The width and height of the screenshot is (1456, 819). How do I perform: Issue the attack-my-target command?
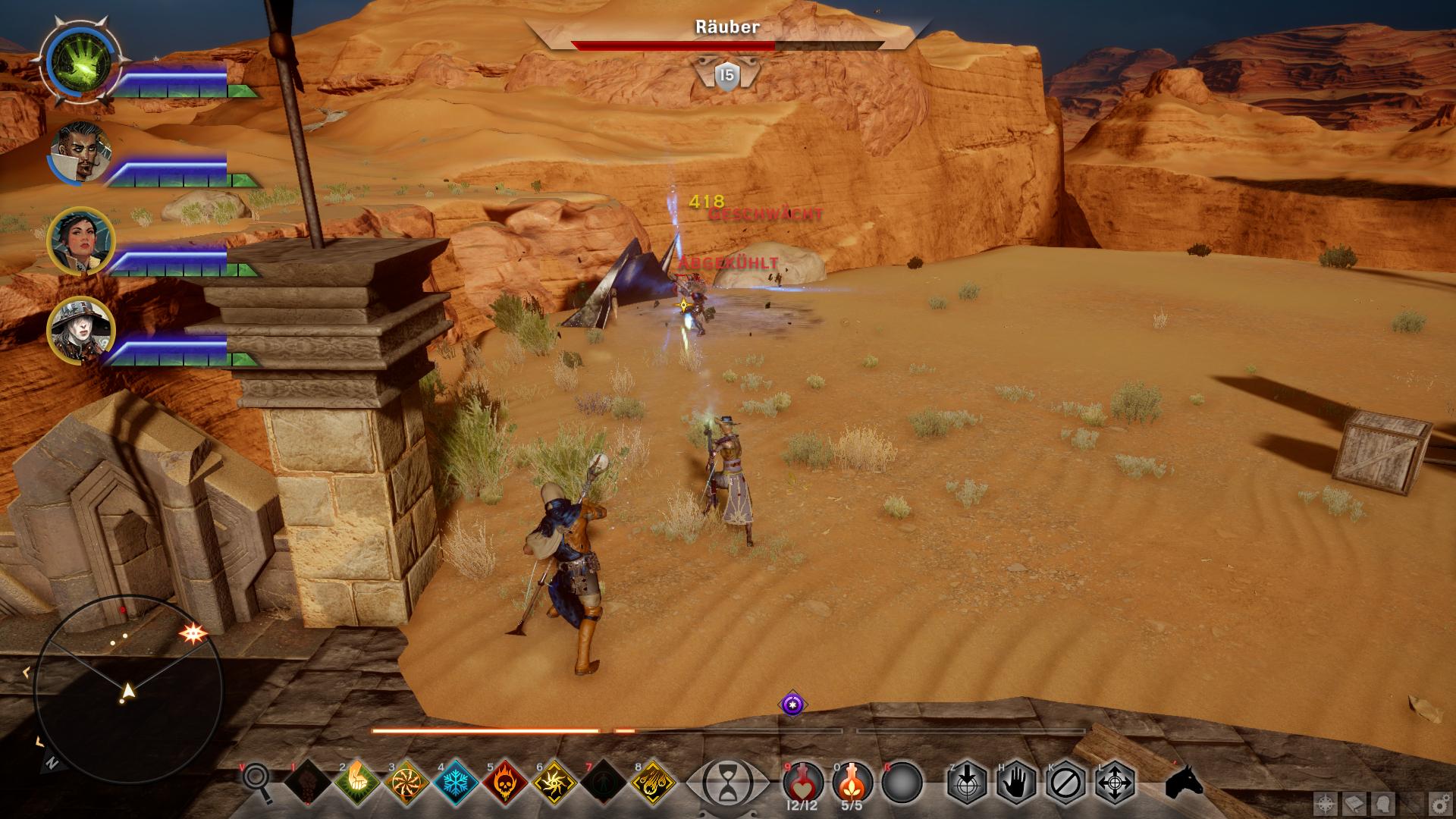coord(966,782)
